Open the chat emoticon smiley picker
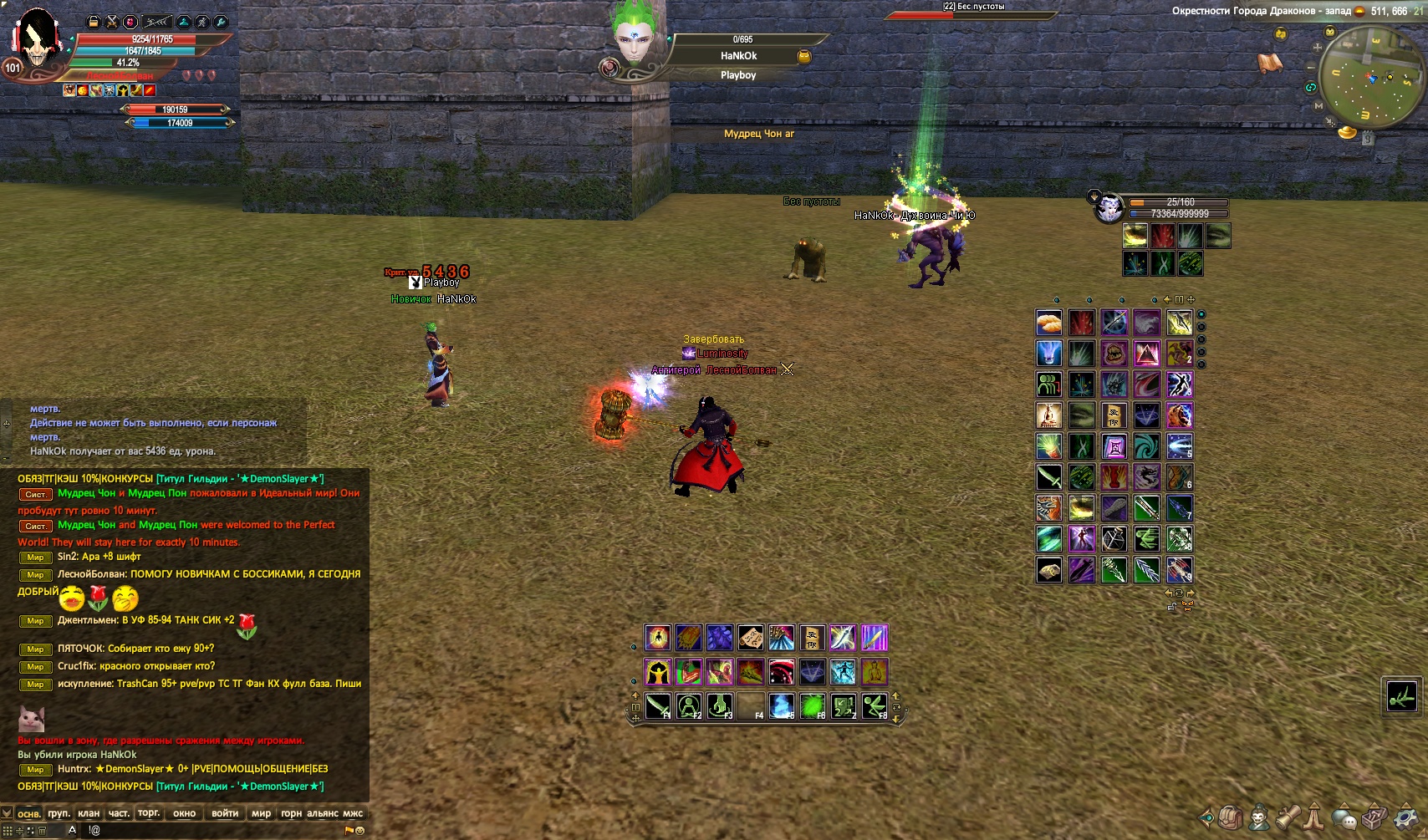The image size is (1428, 840). point(360,831)
